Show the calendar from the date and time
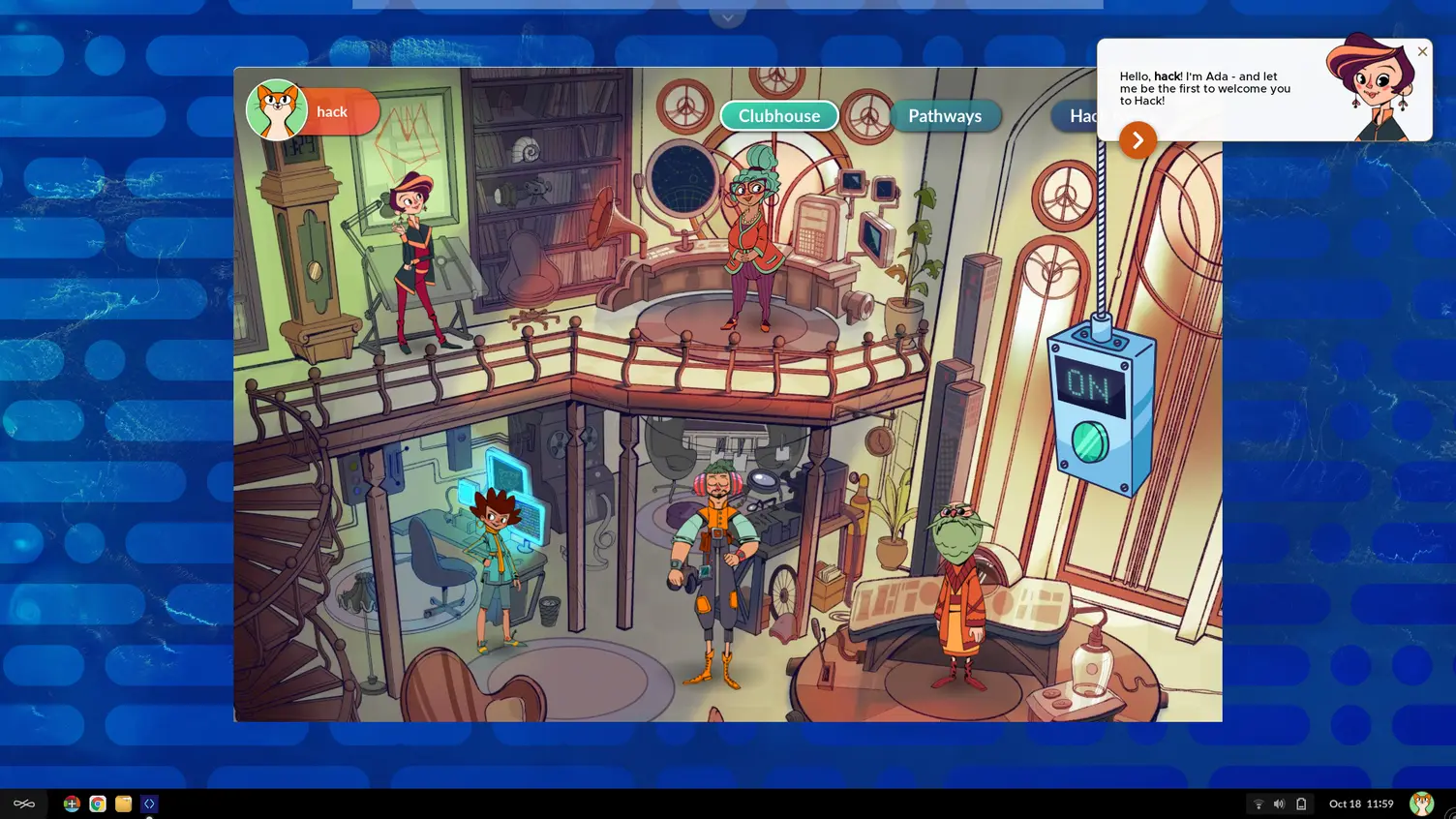The width and height of the screenshot is (1456, 819). coord(1360,804)
